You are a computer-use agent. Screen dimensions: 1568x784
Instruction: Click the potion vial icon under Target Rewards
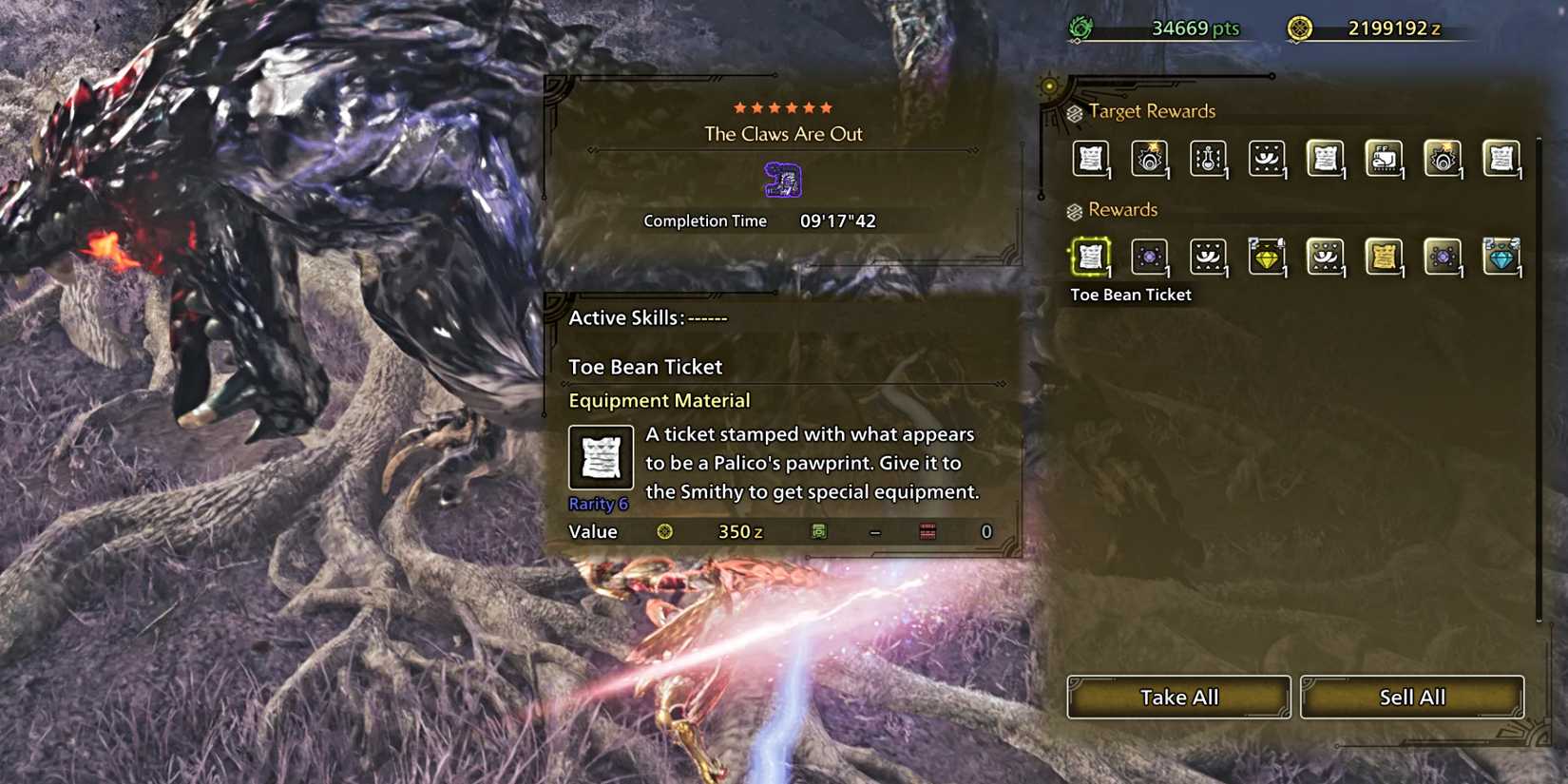pos(1208,159)
